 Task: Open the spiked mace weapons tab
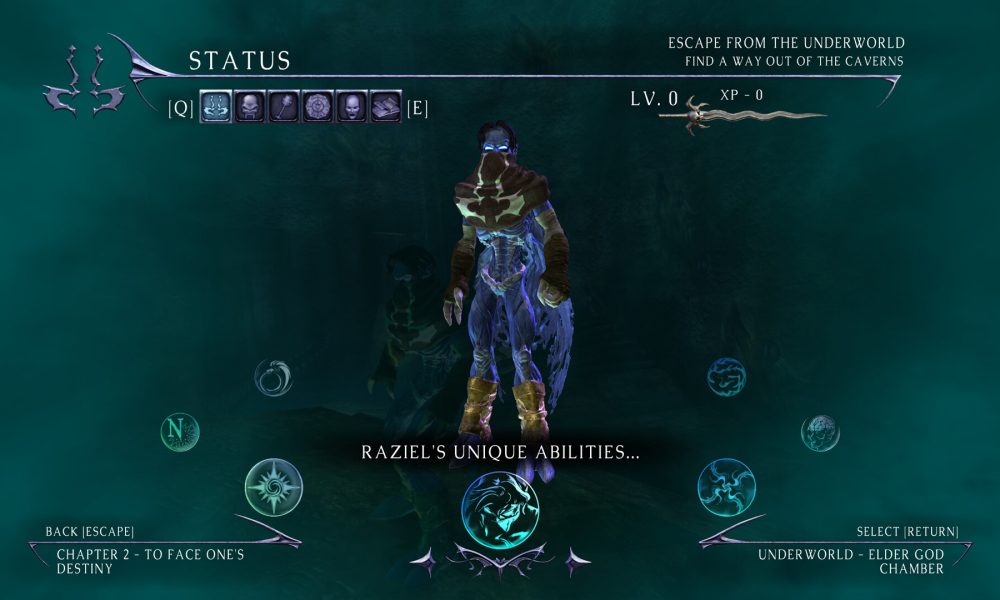284,107
